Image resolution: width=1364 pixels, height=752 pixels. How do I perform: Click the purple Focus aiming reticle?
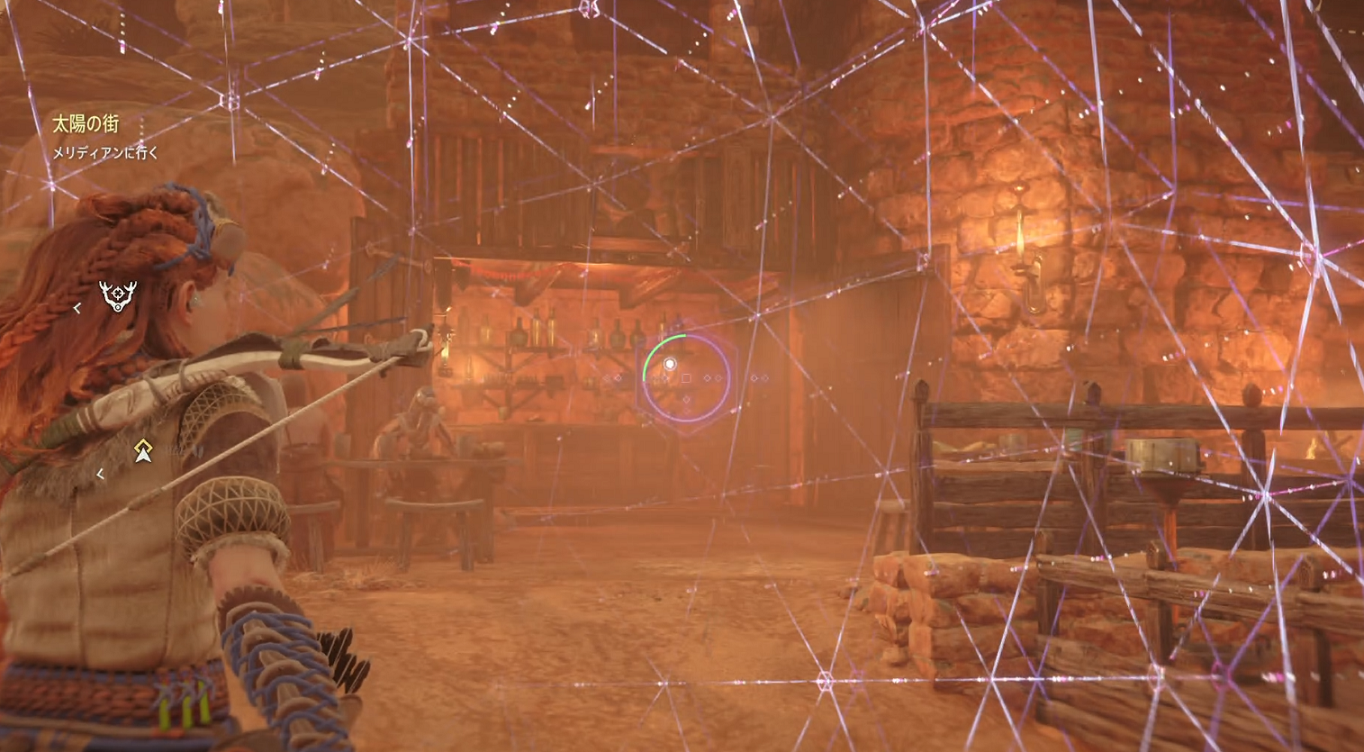[686, 377]
